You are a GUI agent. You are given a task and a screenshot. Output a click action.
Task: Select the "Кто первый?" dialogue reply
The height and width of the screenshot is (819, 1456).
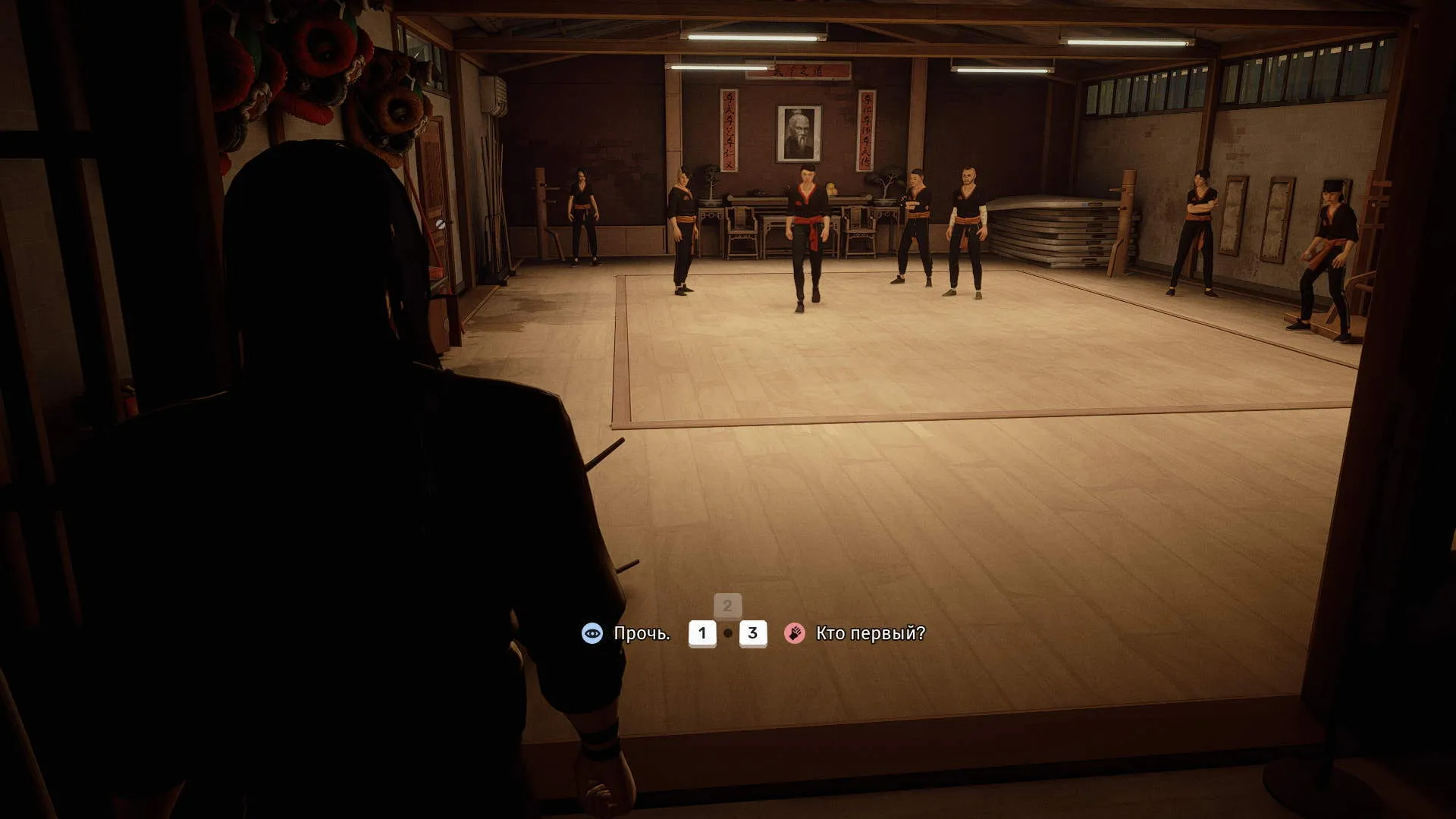tap(870, 633)
